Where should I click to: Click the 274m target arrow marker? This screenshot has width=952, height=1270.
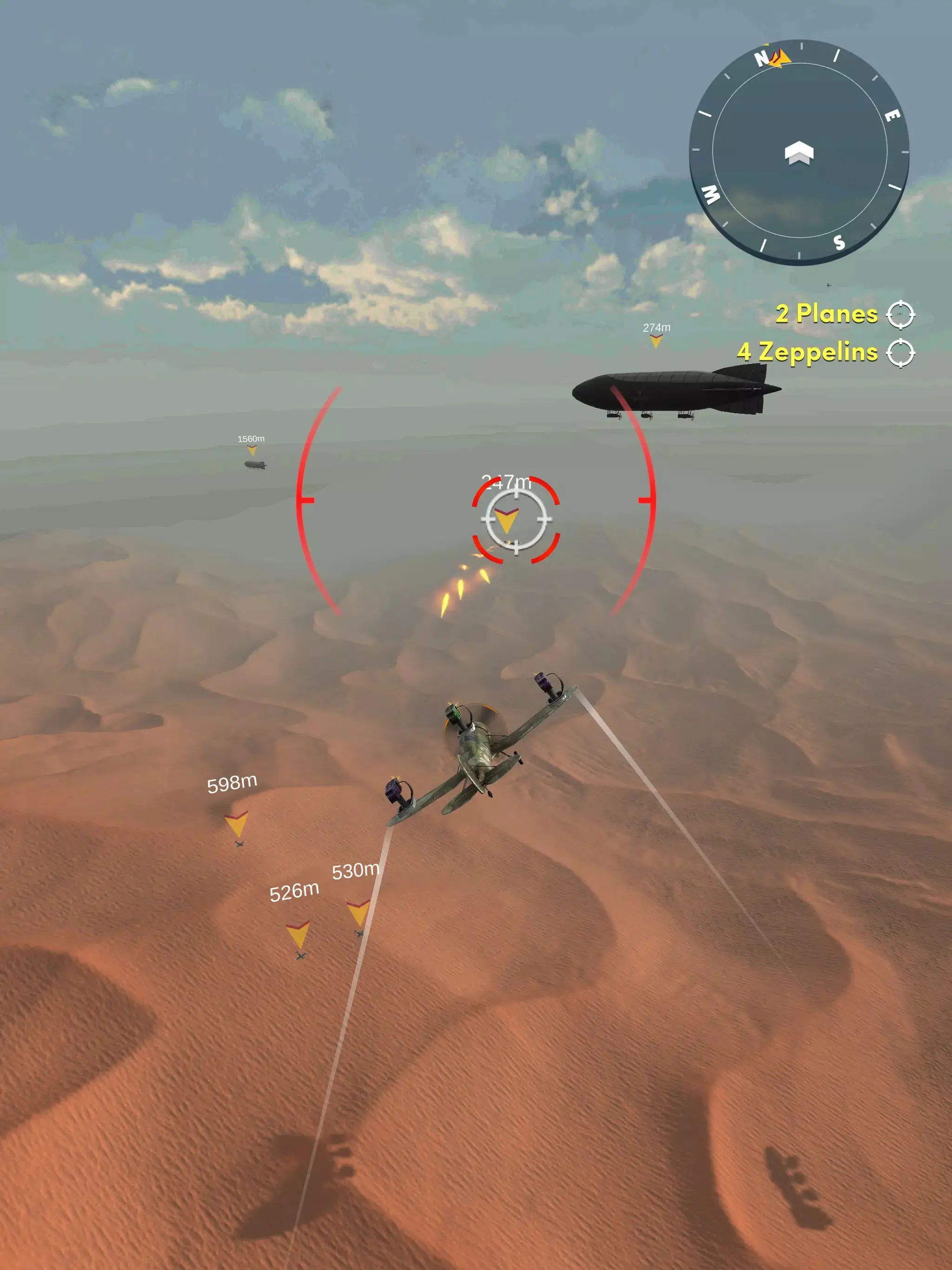[656, 343]
